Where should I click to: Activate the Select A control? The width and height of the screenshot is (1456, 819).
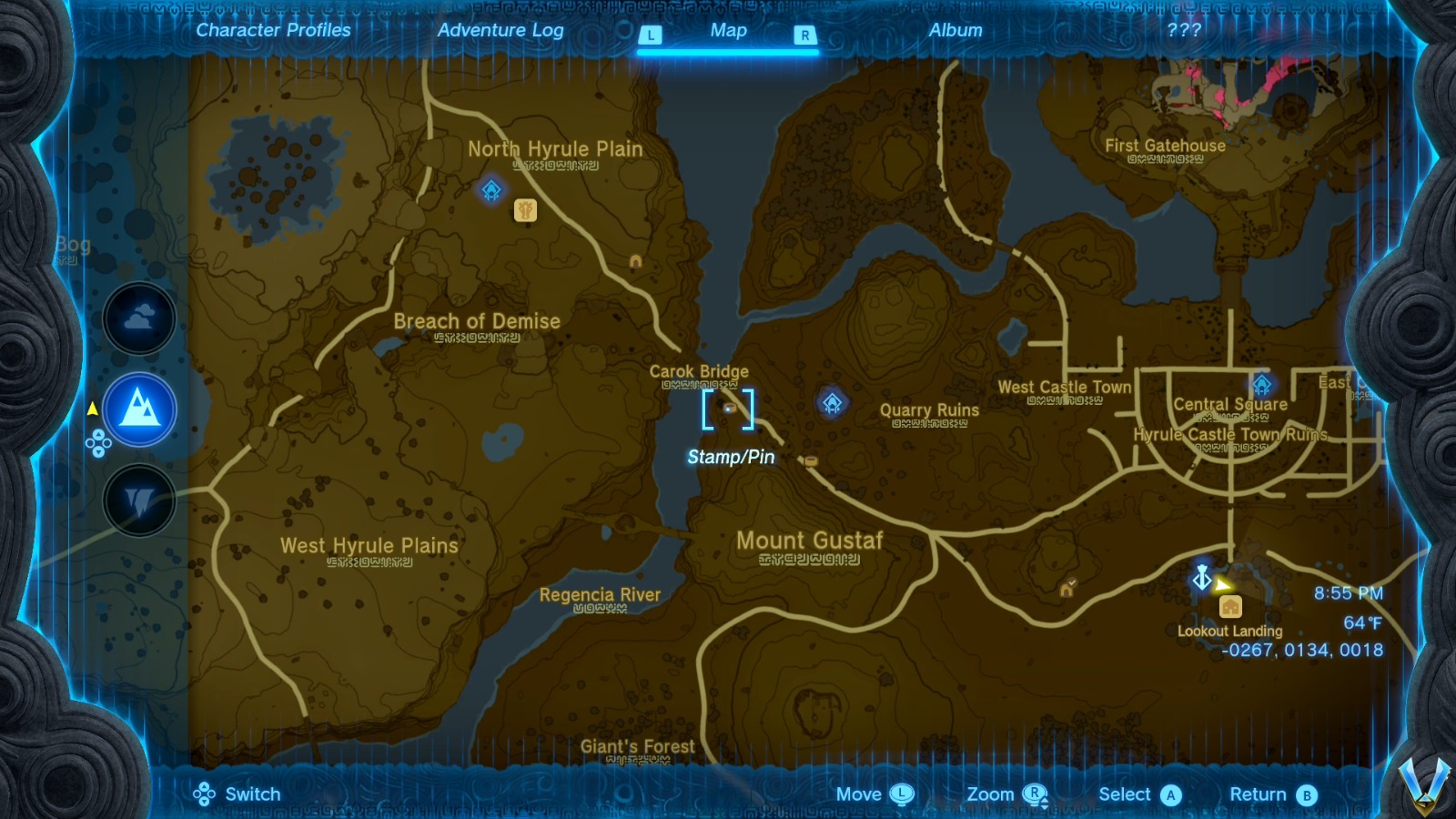(x=1139, y=794)
